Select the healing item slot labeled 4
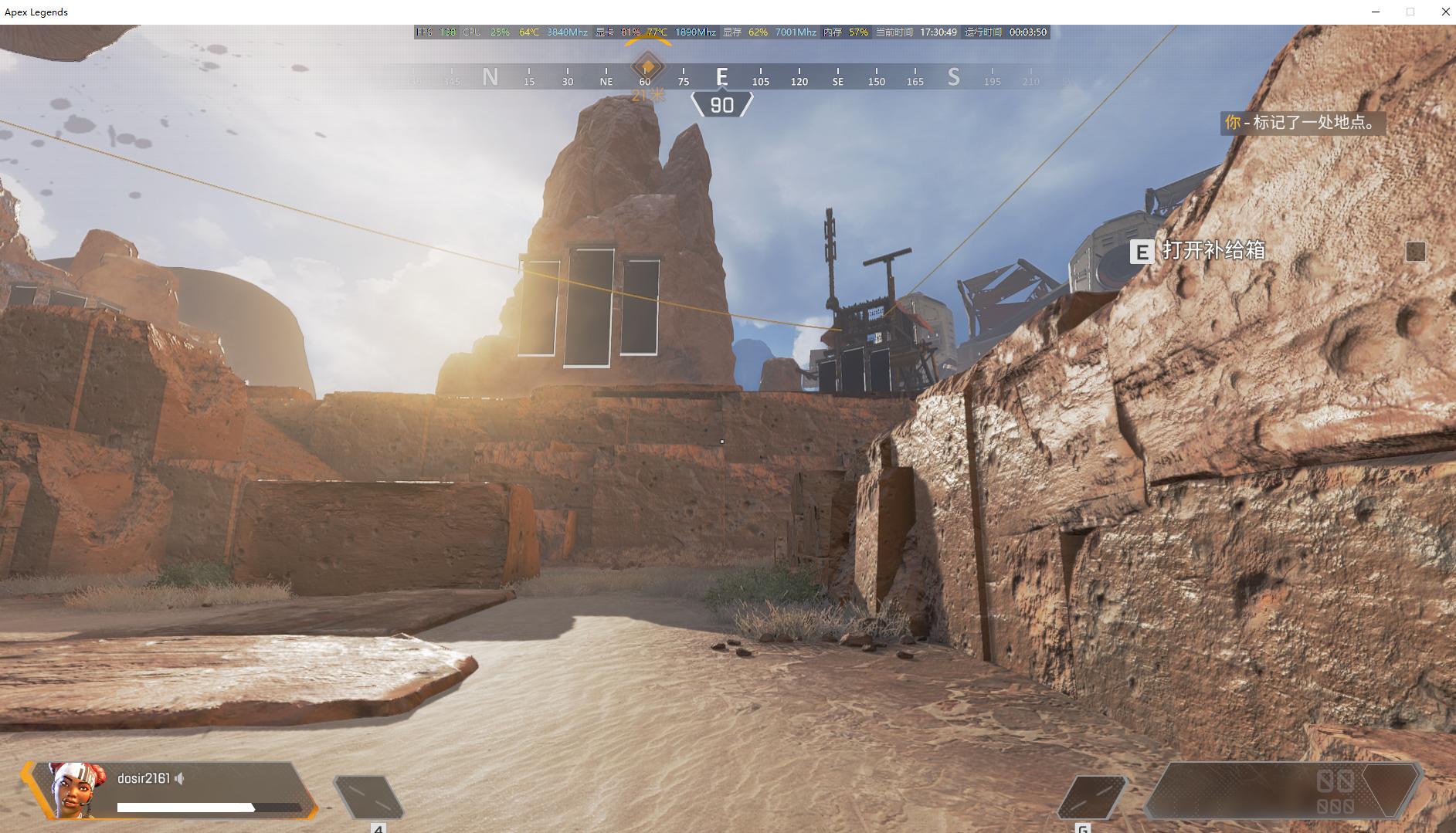 click(x=368, y=797)
